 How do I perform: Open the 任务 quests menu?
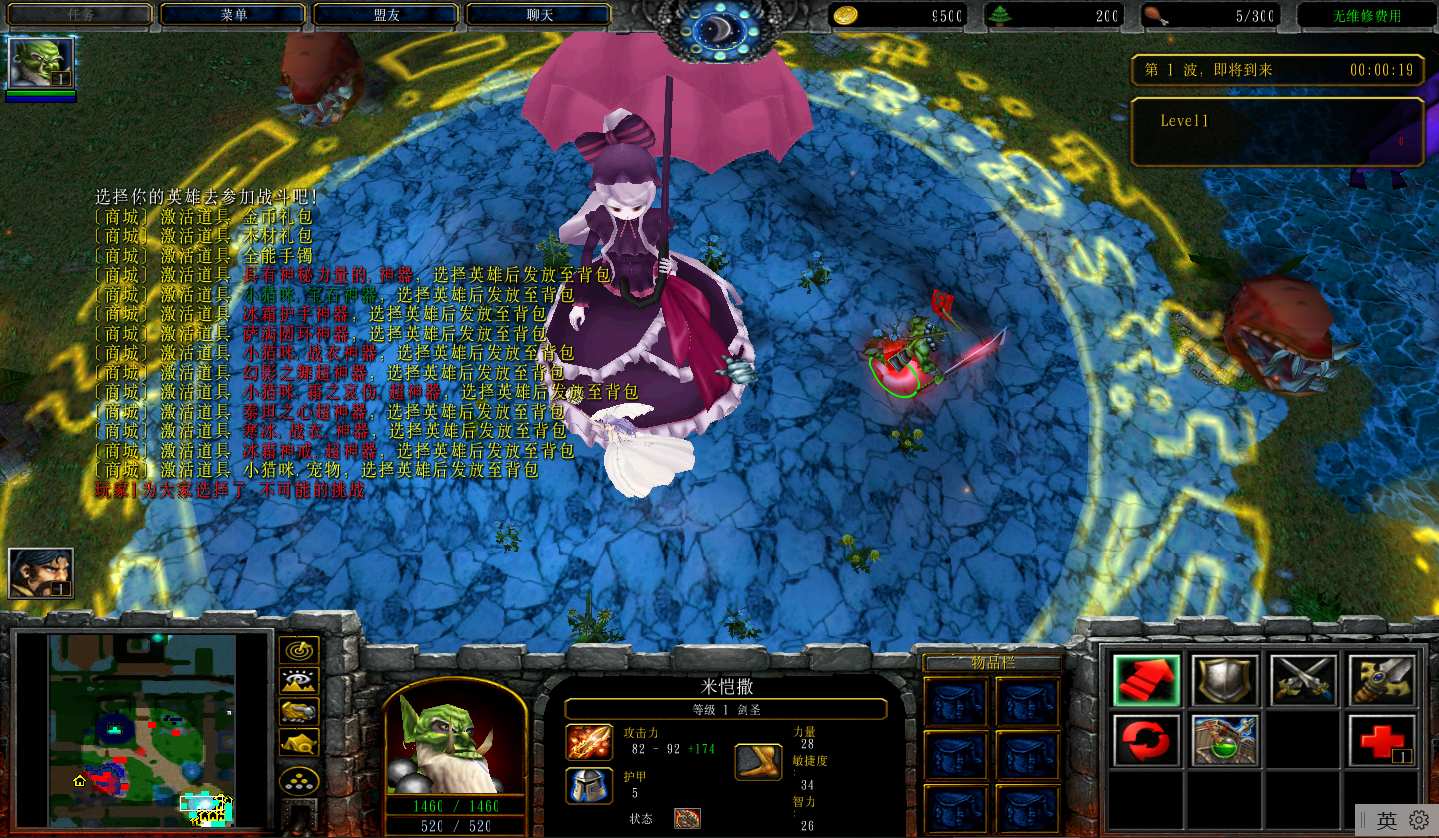(80, 15)
